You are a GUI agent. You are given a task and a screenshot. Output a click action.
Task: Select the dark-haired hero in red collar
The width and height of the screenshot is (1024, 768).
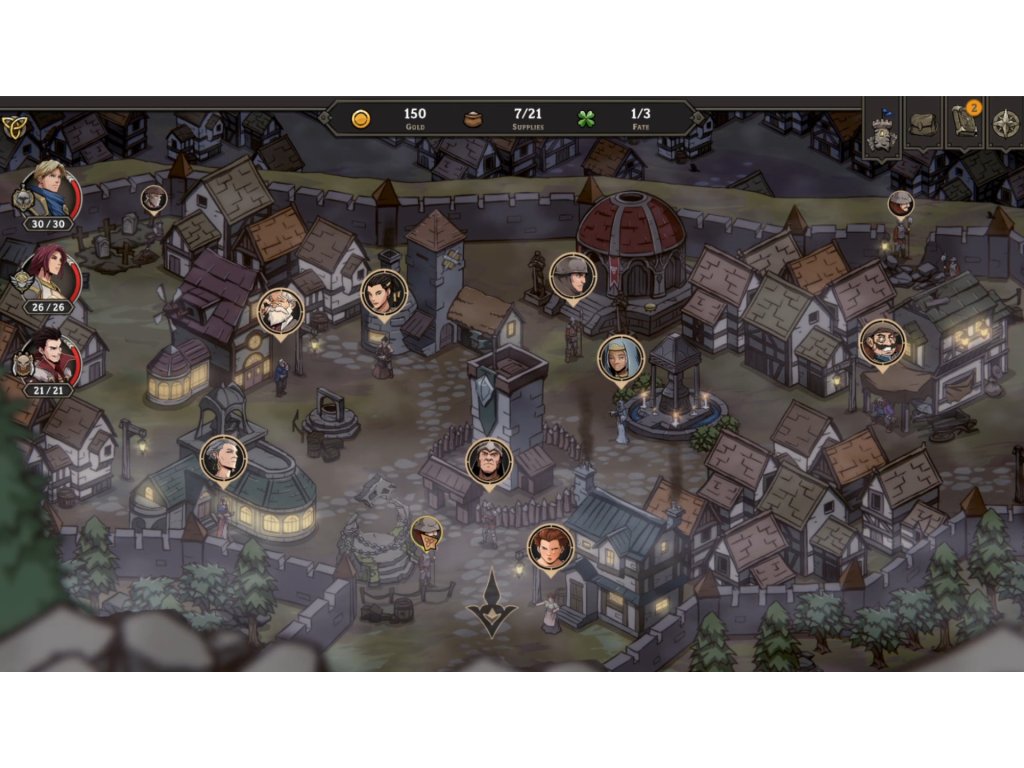(x=48, y=356)
